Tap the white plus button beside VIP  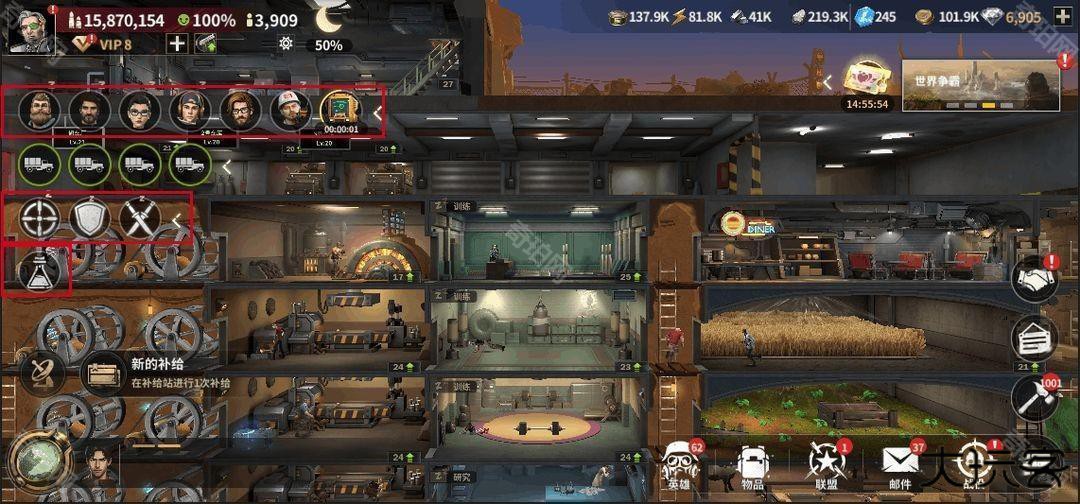click(177, 43)
